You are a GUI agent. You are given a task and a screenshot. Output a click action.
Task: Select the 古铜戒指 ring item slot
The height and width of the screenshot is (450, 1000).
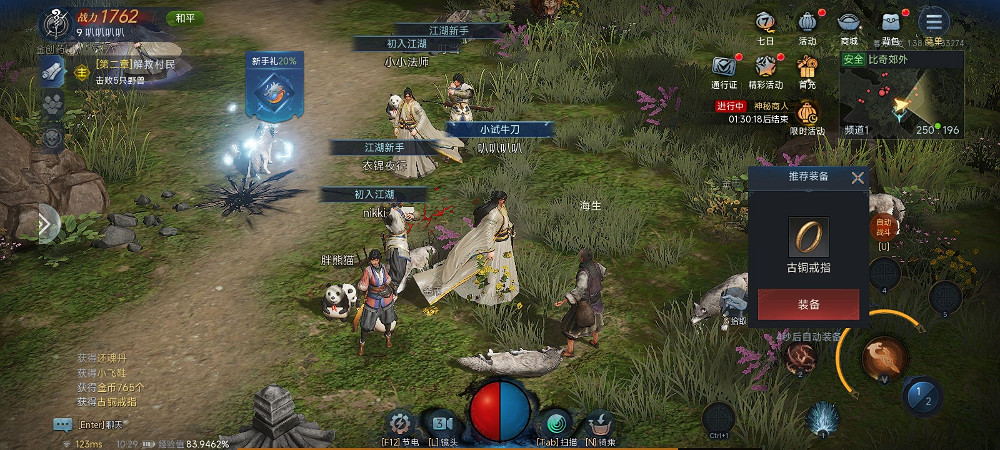point(807,236)
